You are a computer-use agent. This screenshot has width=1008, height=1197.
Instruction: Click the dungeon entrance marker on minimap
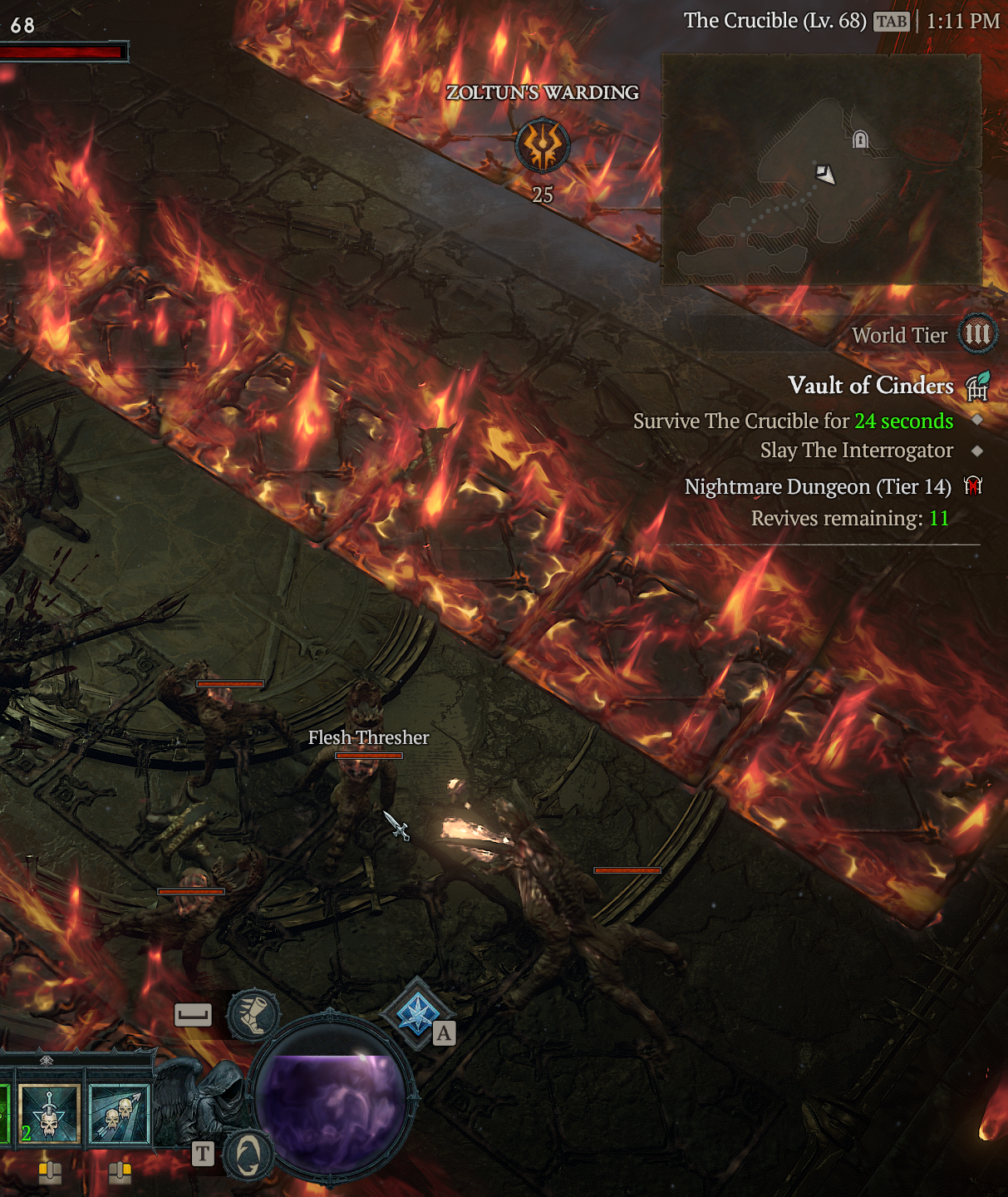[x=860, y=140]
